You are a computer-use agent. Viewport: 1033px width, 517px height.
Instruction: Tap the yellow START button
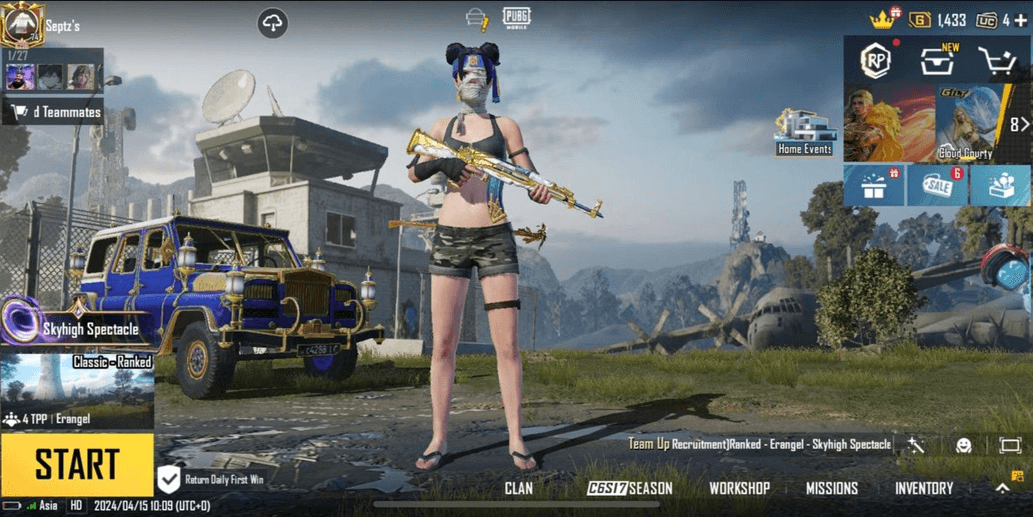click(x=77, y=464)
